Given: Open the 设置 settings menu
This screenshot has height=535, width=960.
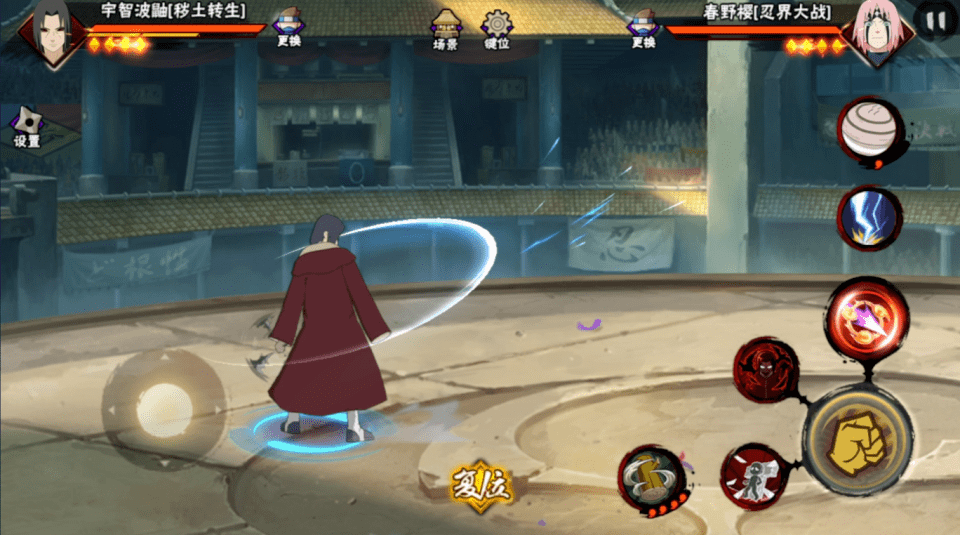Looking at the screenshot, I should pyautogui.click(x=26, y=128).
